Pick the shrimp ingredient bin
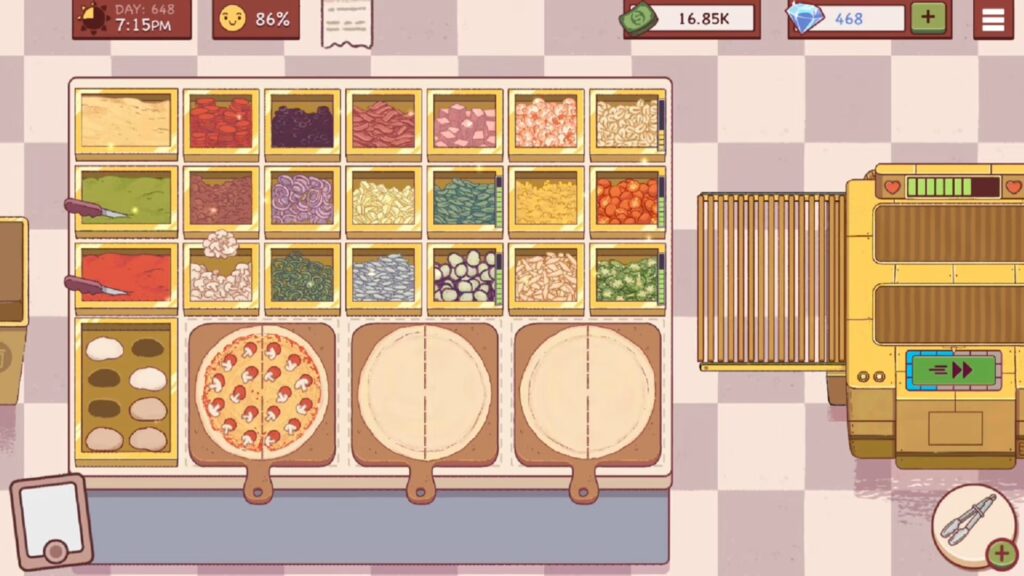Screen dimensions: 1024x576 pyautogui.click(x=546, y=124)
